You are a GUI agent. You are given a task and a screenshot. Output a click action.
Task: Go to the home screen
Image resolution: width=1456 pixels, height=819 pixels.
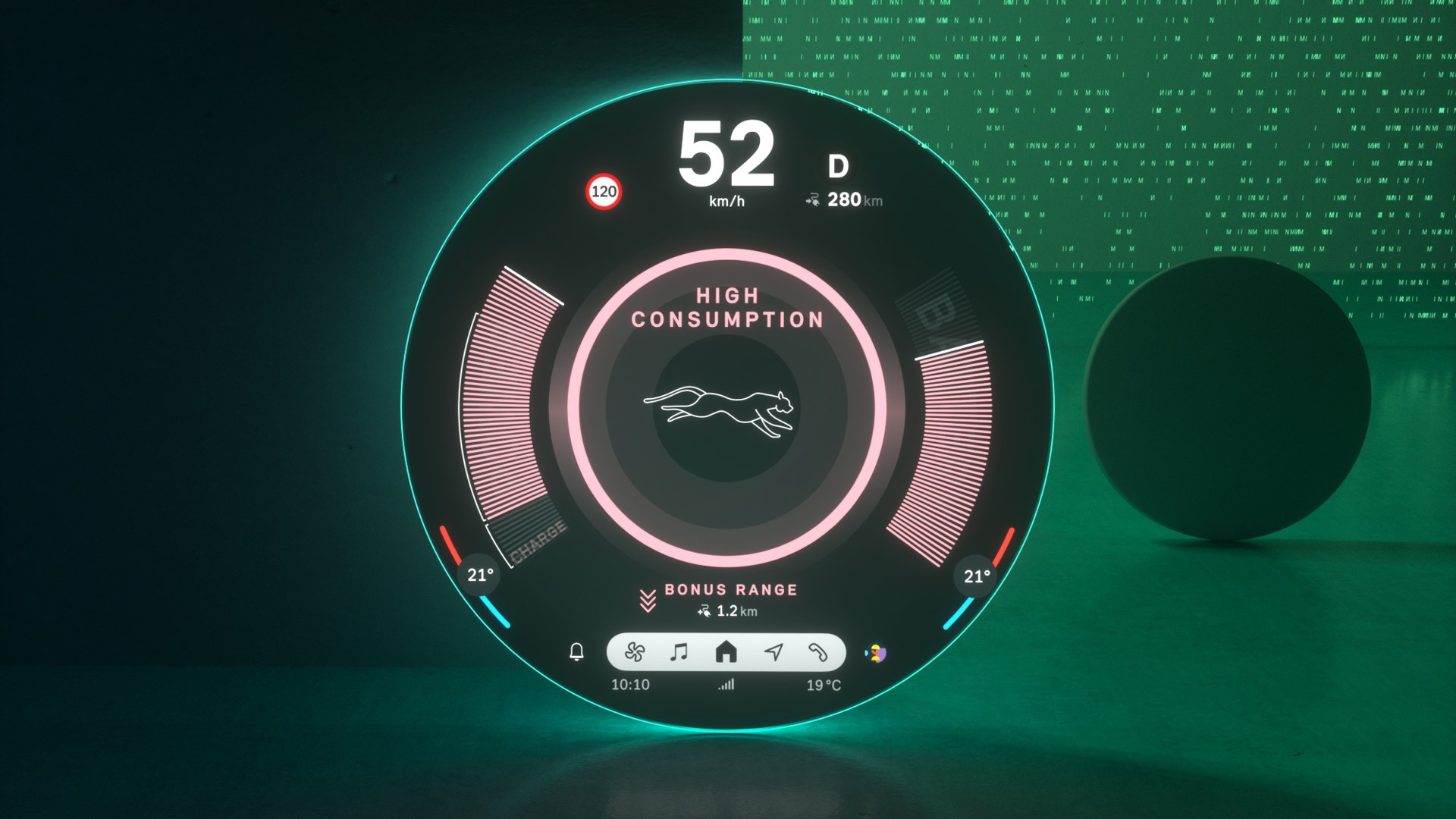[726, 652]
